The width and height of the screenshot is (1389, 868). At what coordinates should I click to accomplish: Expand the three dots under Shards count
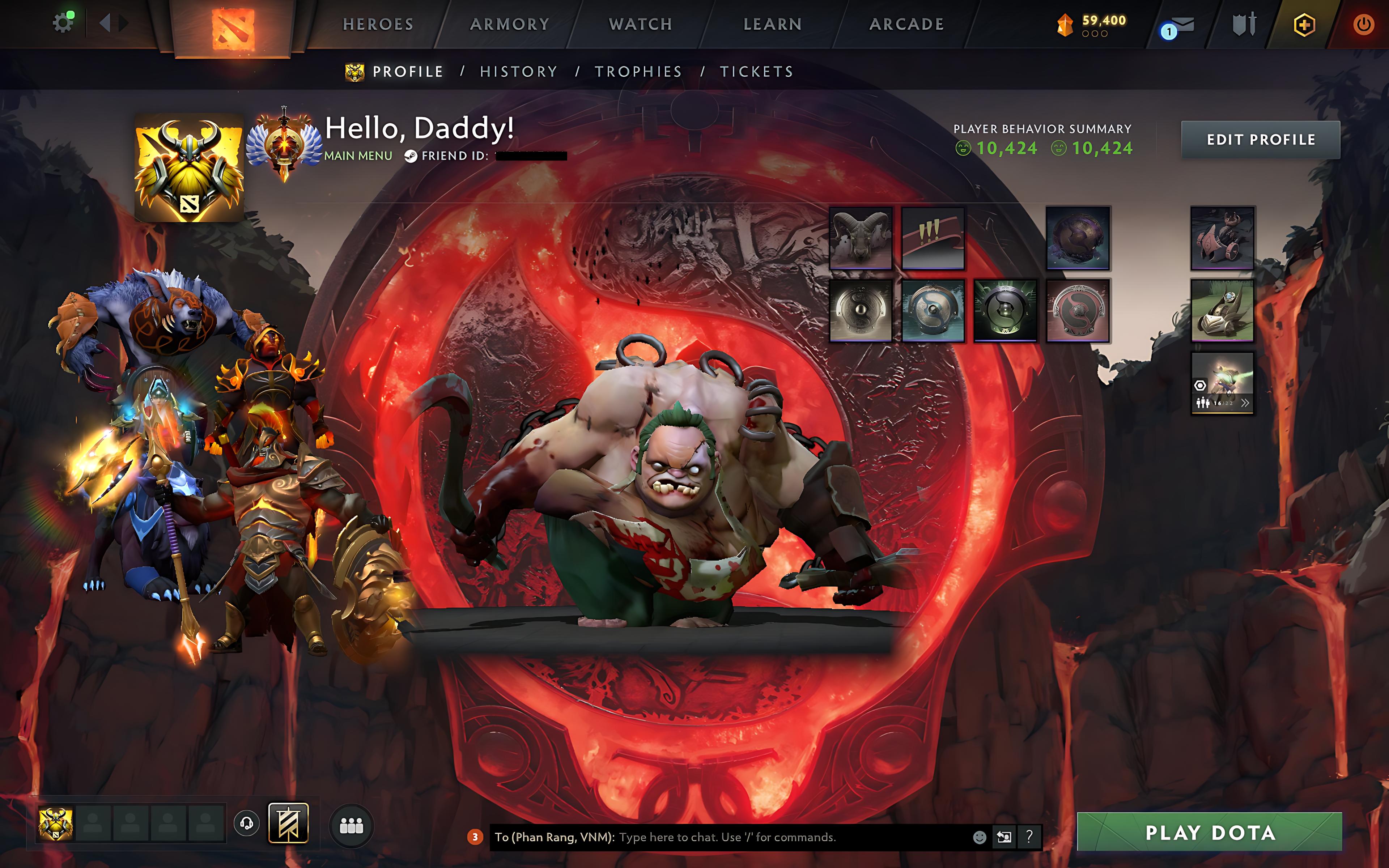1095,33
